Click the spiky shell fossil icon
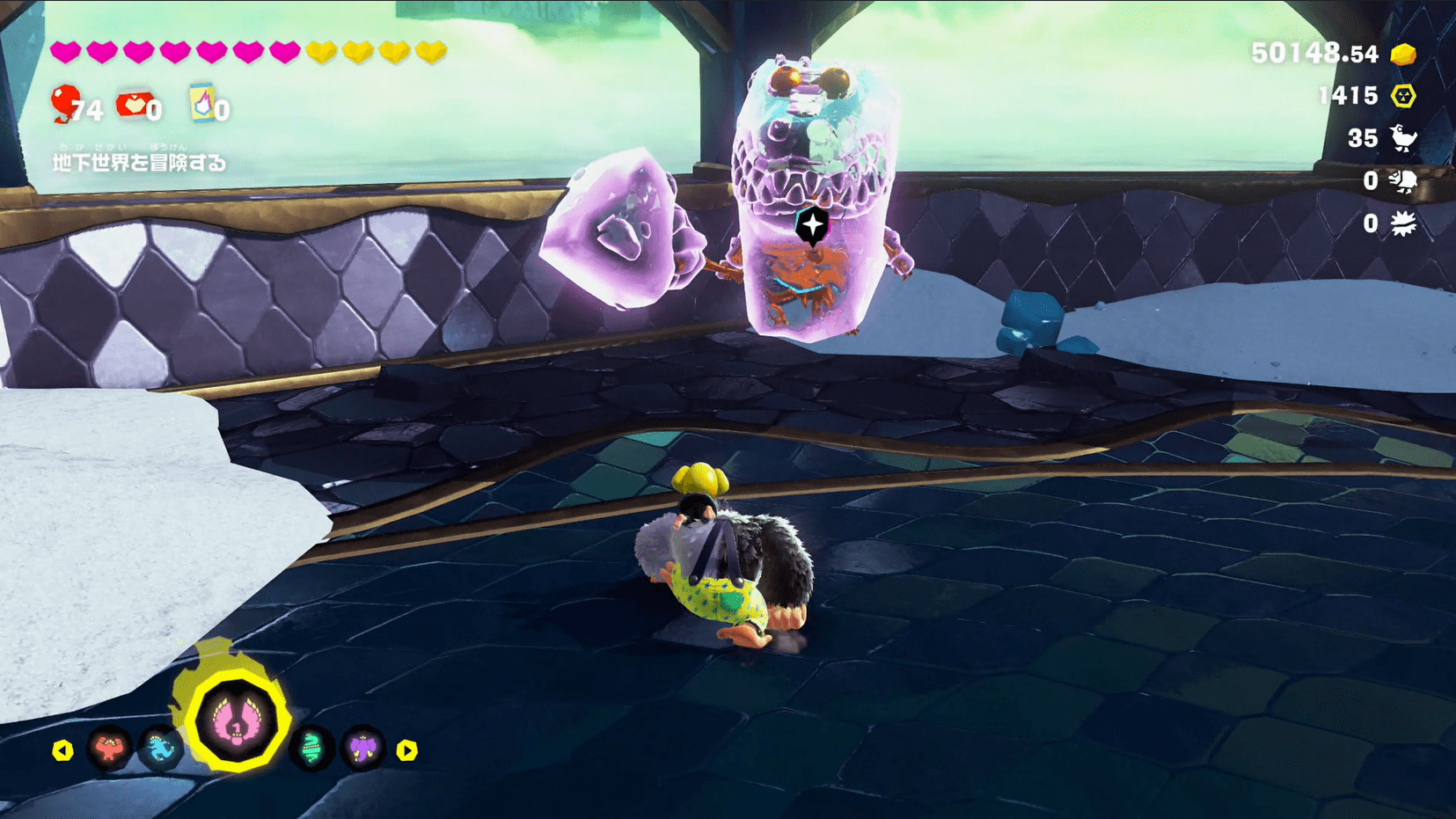Viewport: 1456px width, 819px height. [1402, 223]
